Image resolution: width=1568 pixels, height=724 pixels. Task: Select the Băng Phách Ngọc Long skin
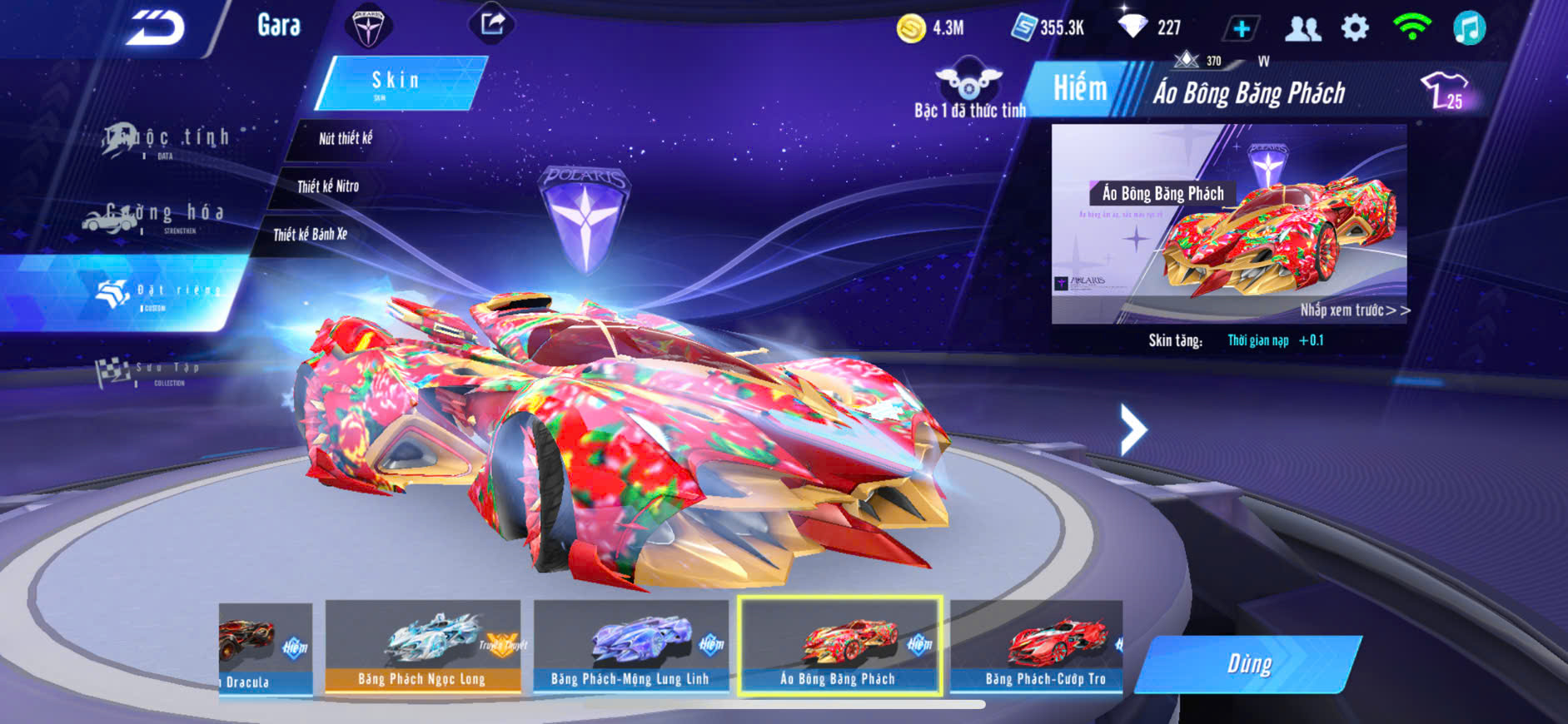(x=422, y=647)
